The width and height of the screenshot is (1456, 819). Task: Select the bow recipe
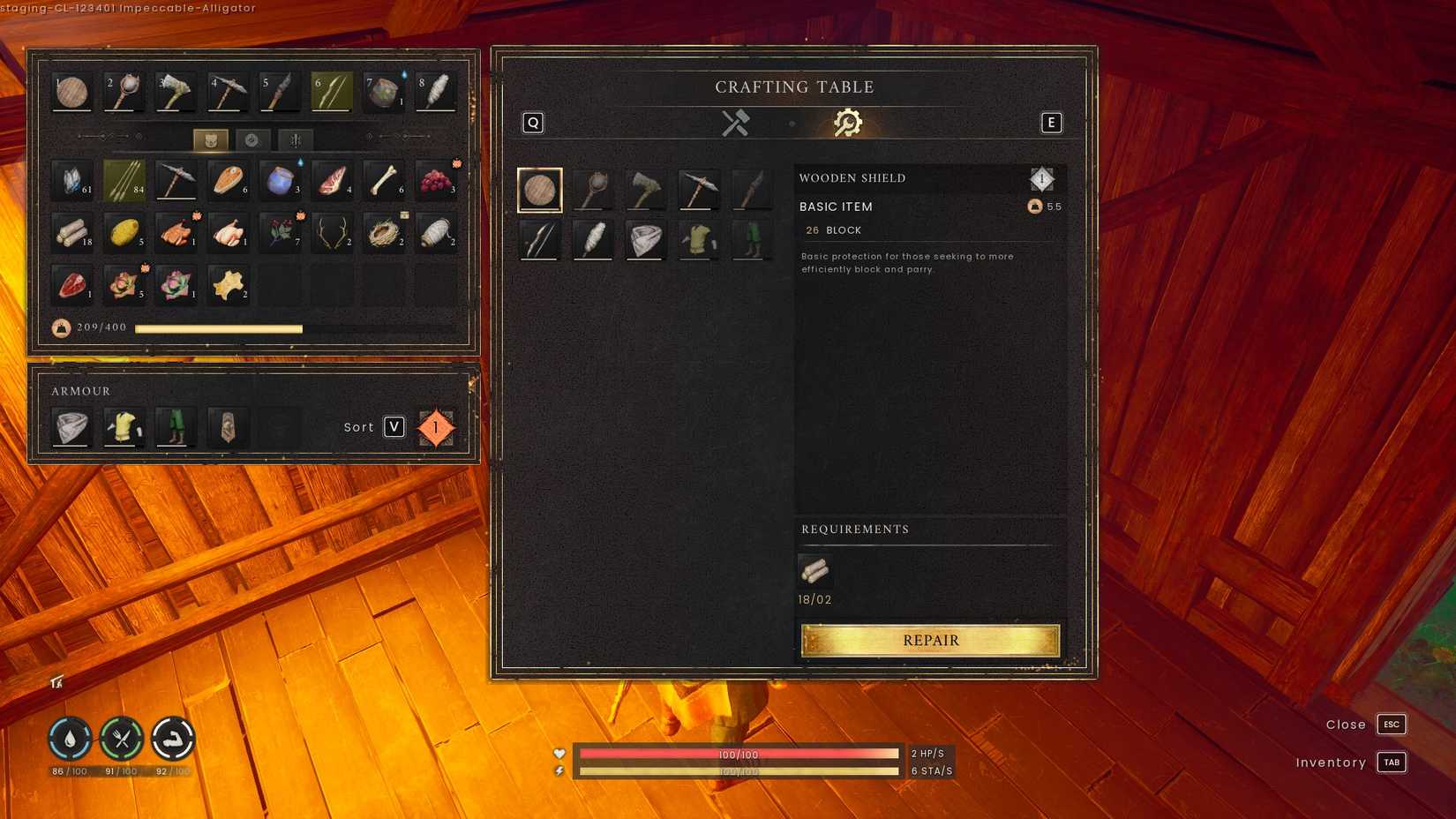(x=539, y=238)
